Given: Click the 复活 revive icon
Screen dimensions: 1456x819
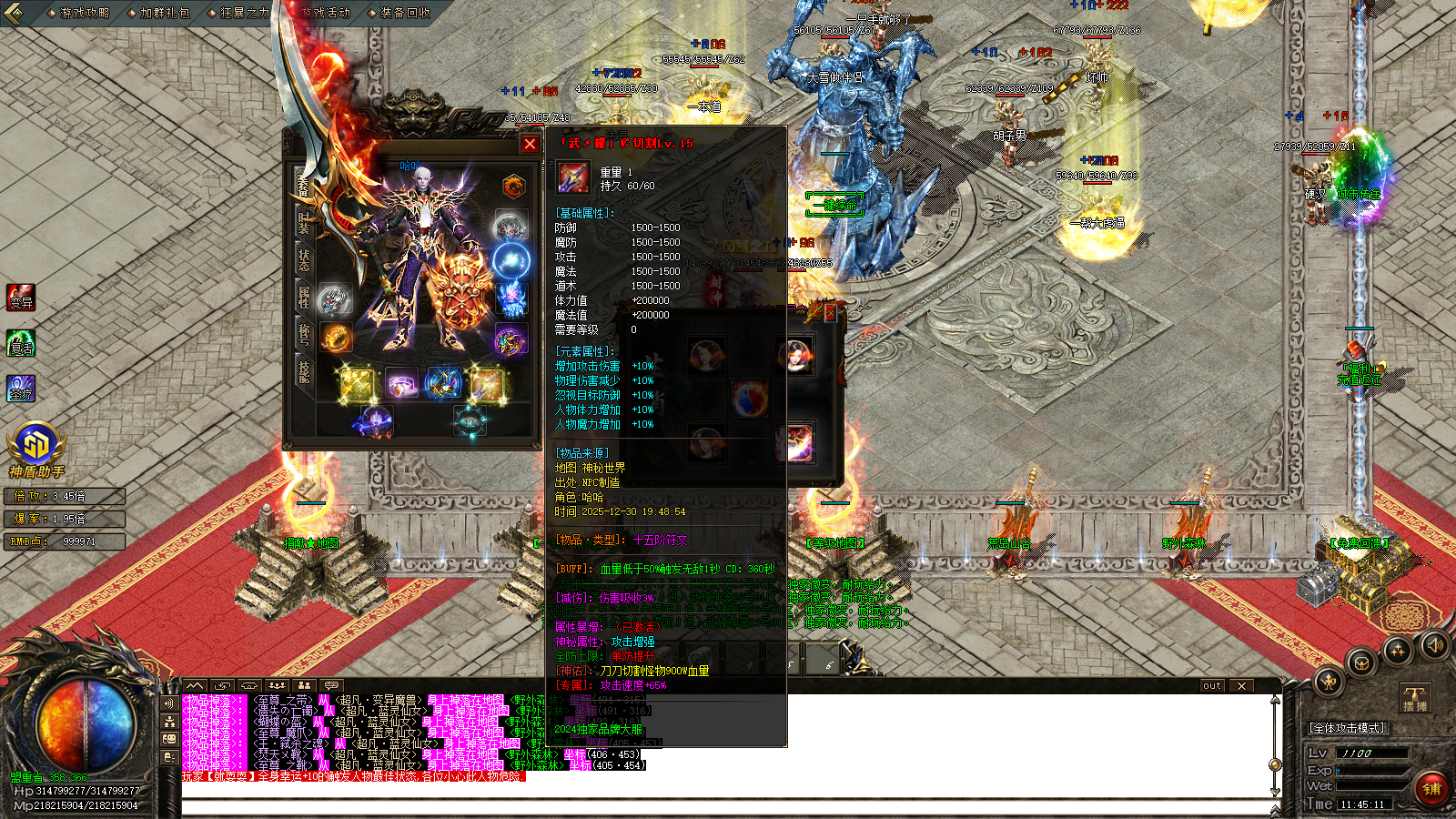Looking at the screenshot, I should pos(20,343).
